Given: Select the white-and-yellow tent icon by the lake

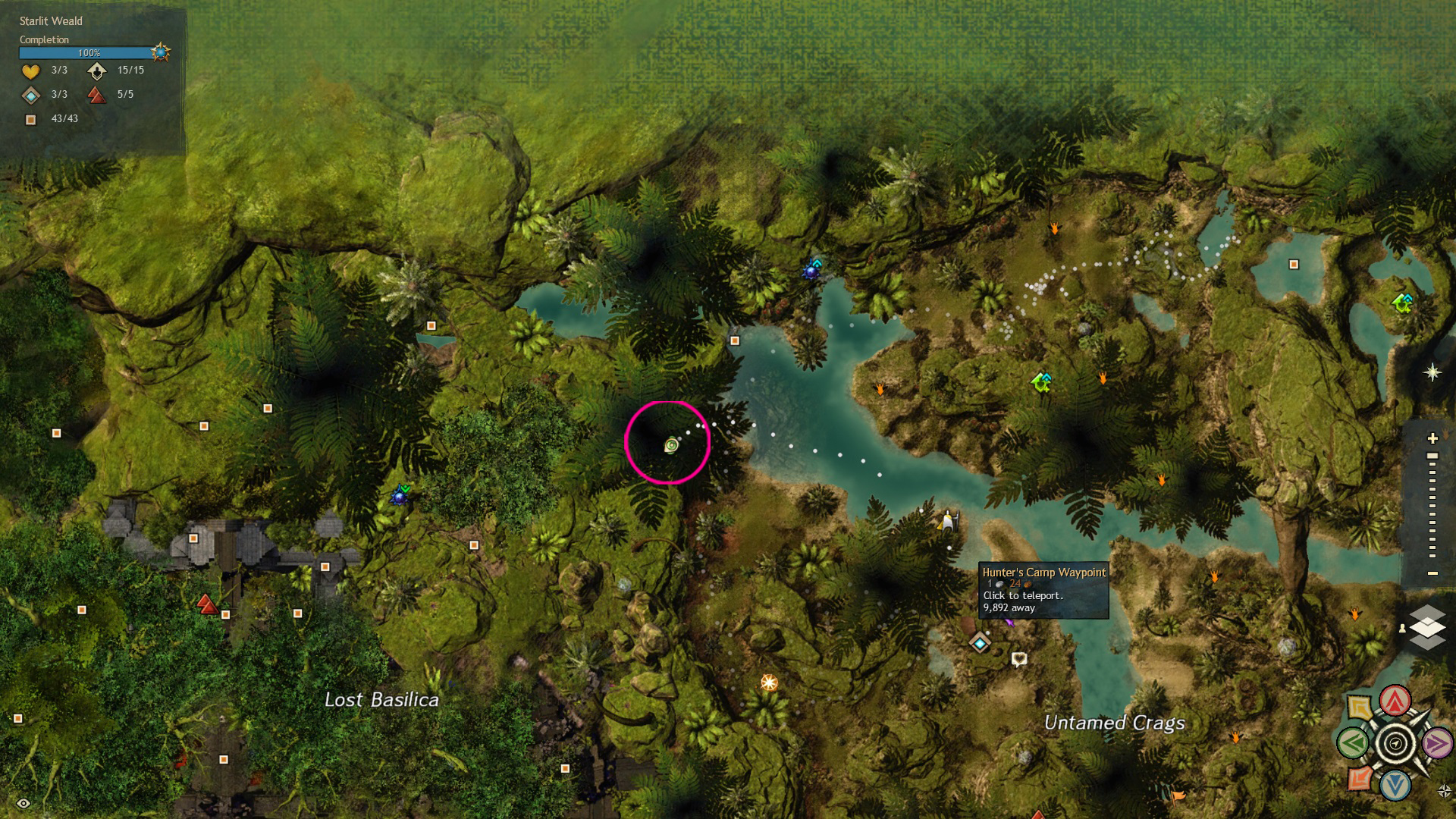Looking at the screenshot, I should 947,521.
